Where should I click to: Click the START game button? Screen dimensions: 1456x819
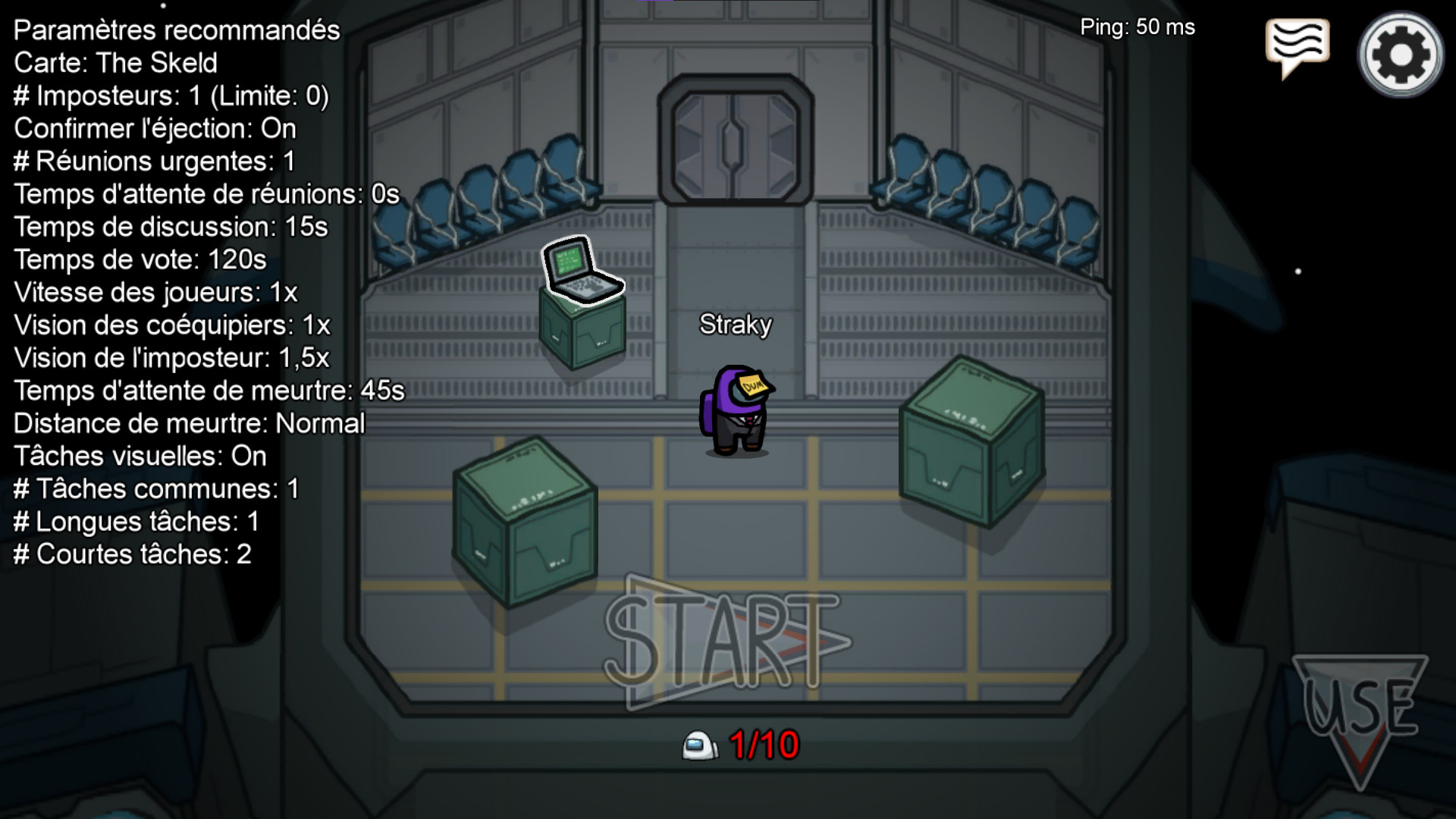click(726, 642)
